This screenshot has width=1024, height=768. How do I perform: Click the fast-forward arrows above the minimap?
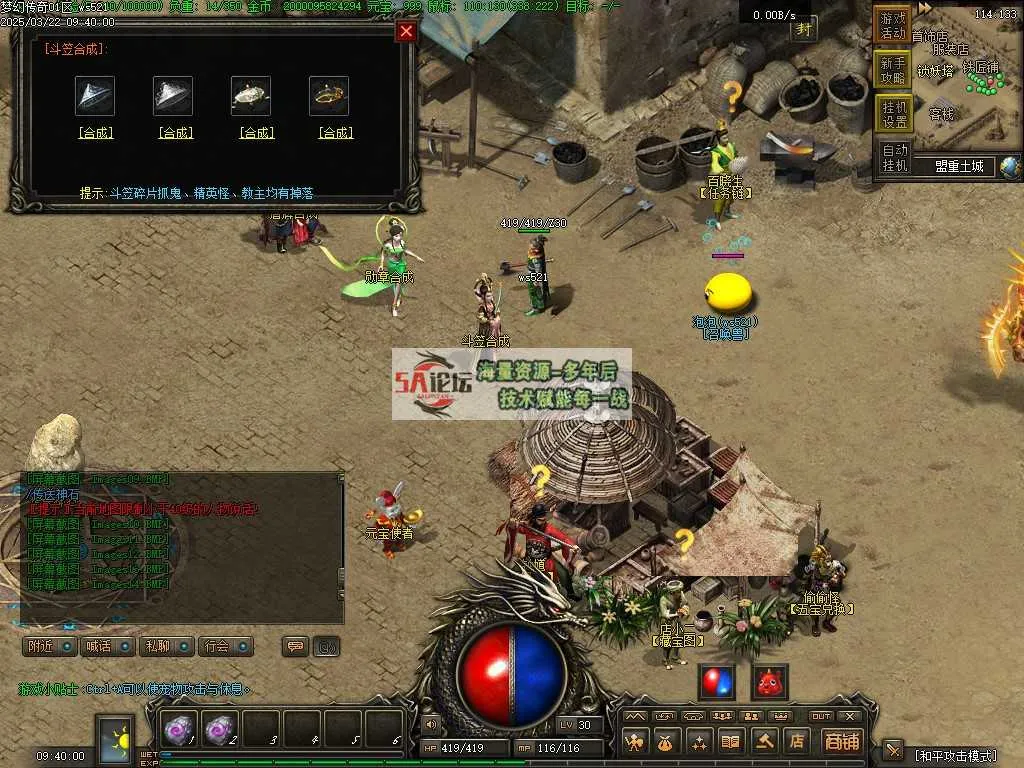[x=926, y=8]
